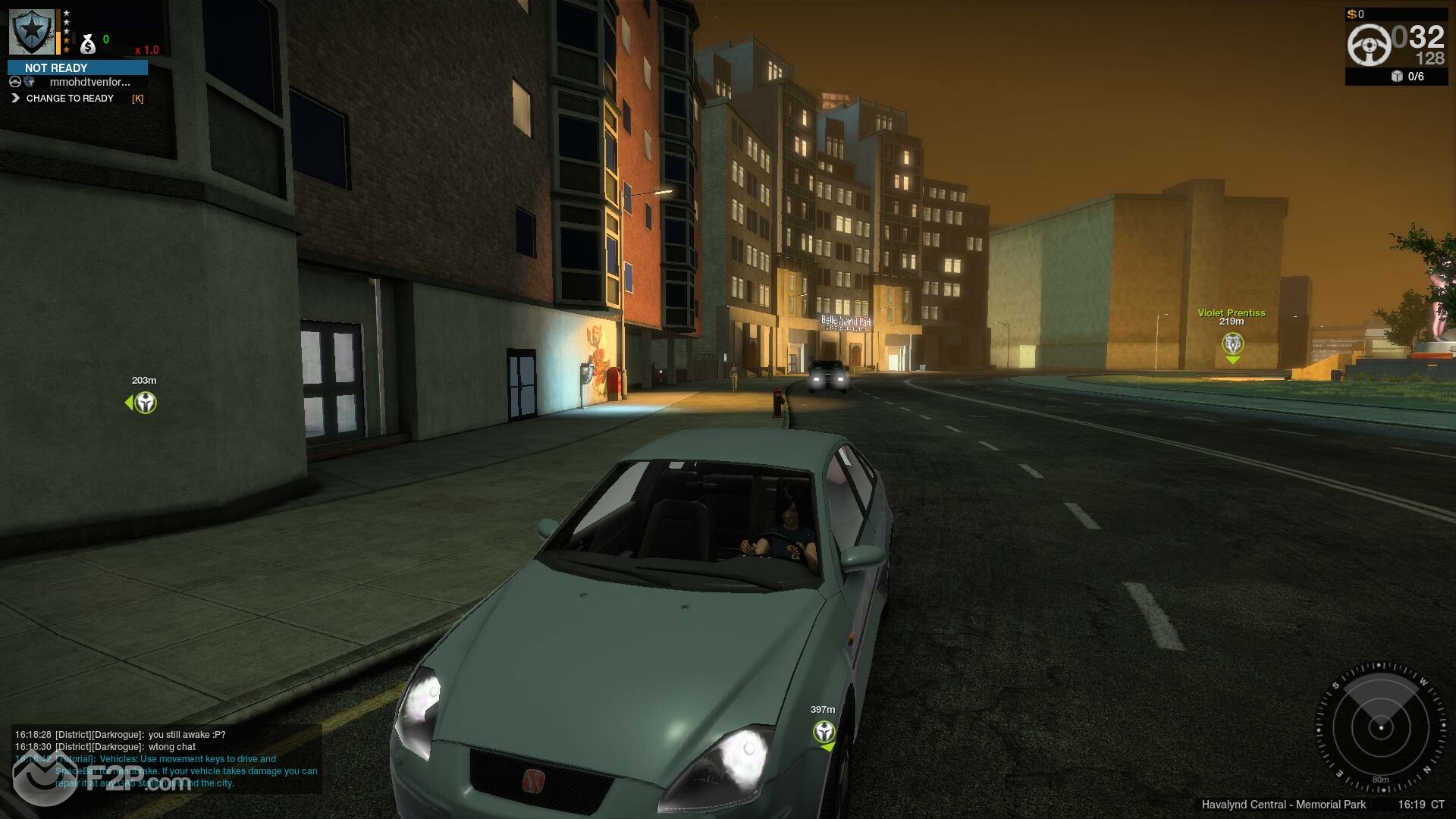Viewport: 1456px width, 819px height.
Task: Select the 397m waypoint marker
Action: point(824,732)
